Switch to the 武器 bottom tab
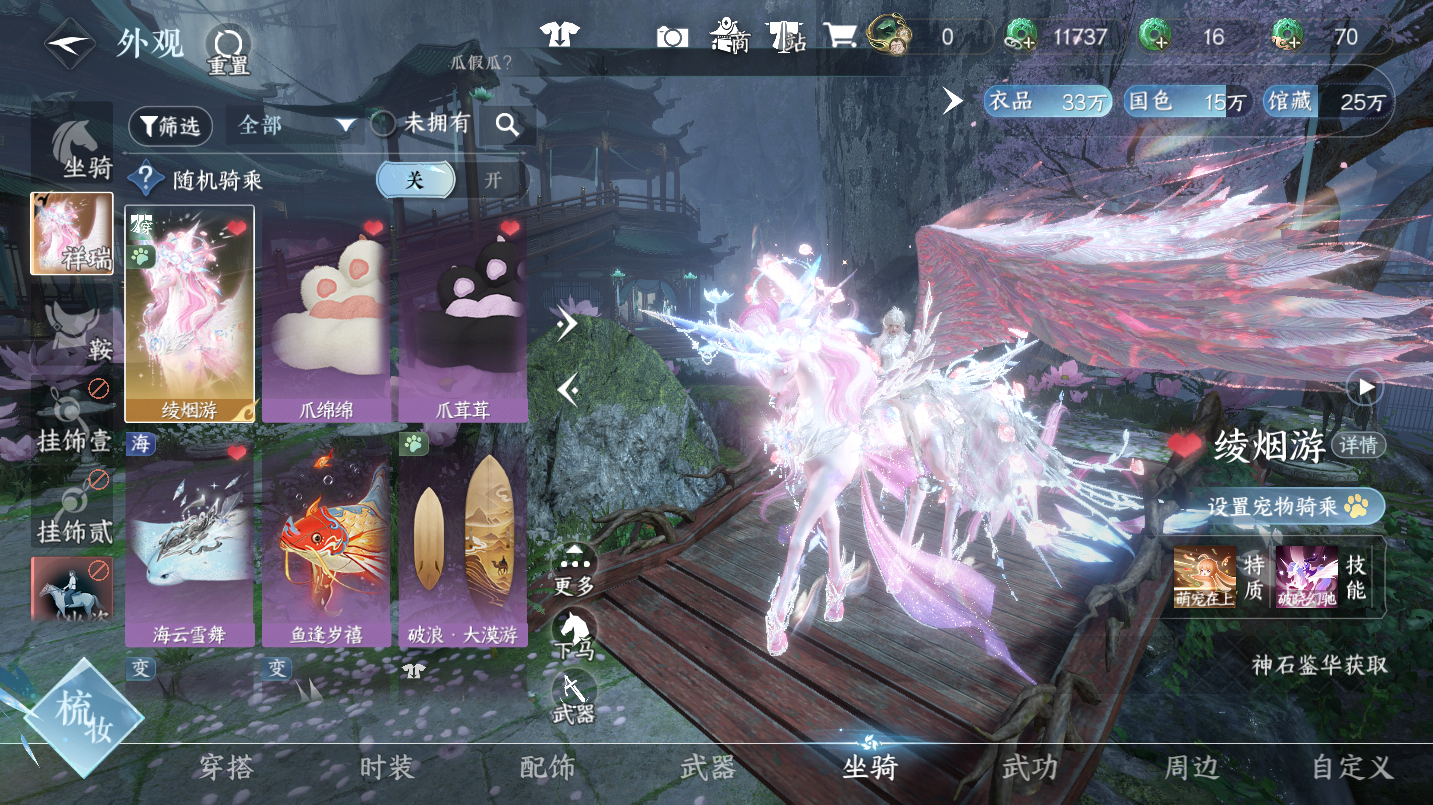The height and width of the screenshot is (805, 1433). point(708,768)
